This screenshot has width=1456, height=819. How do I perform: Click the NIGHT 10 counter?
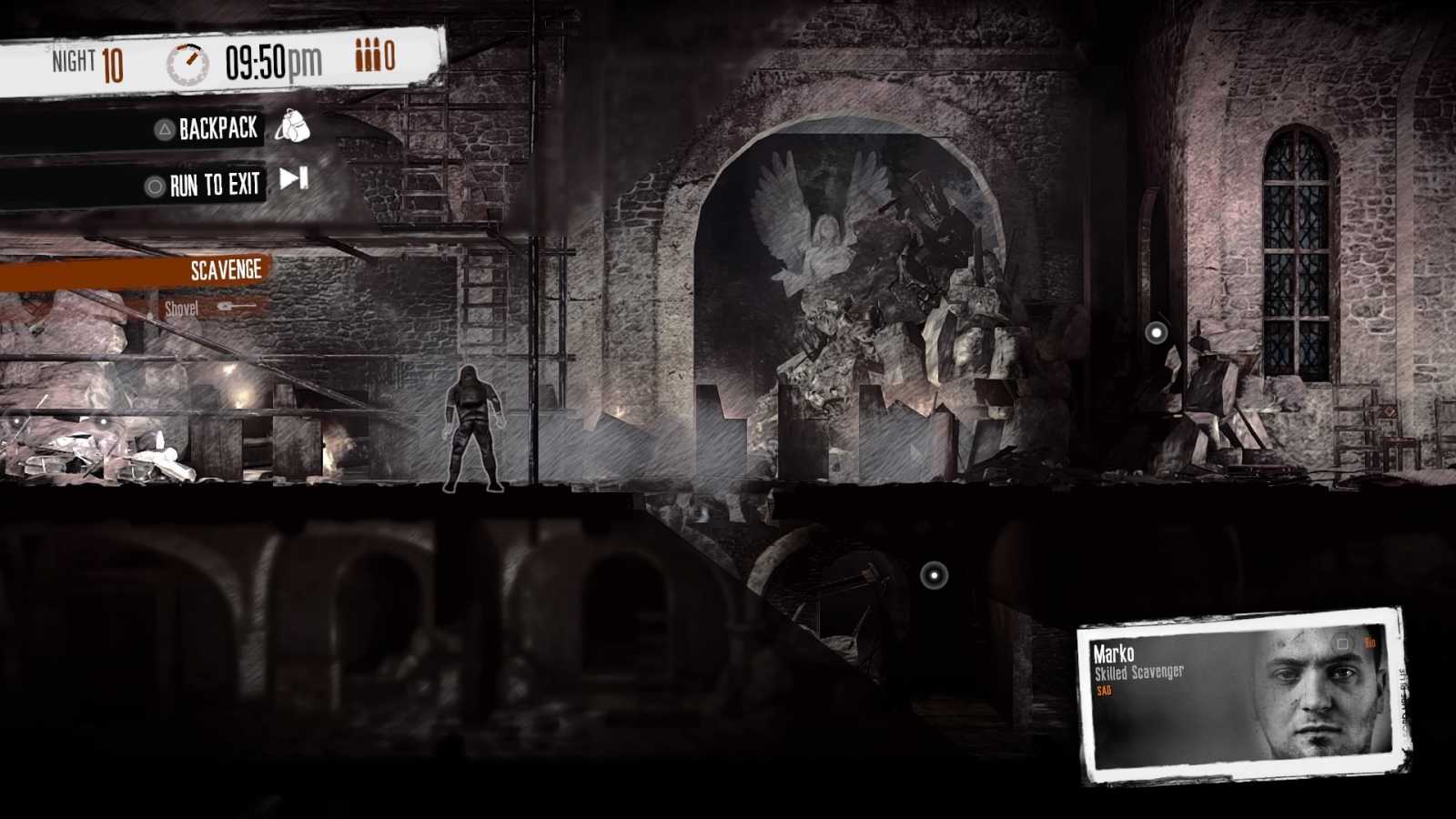[88, 59]
